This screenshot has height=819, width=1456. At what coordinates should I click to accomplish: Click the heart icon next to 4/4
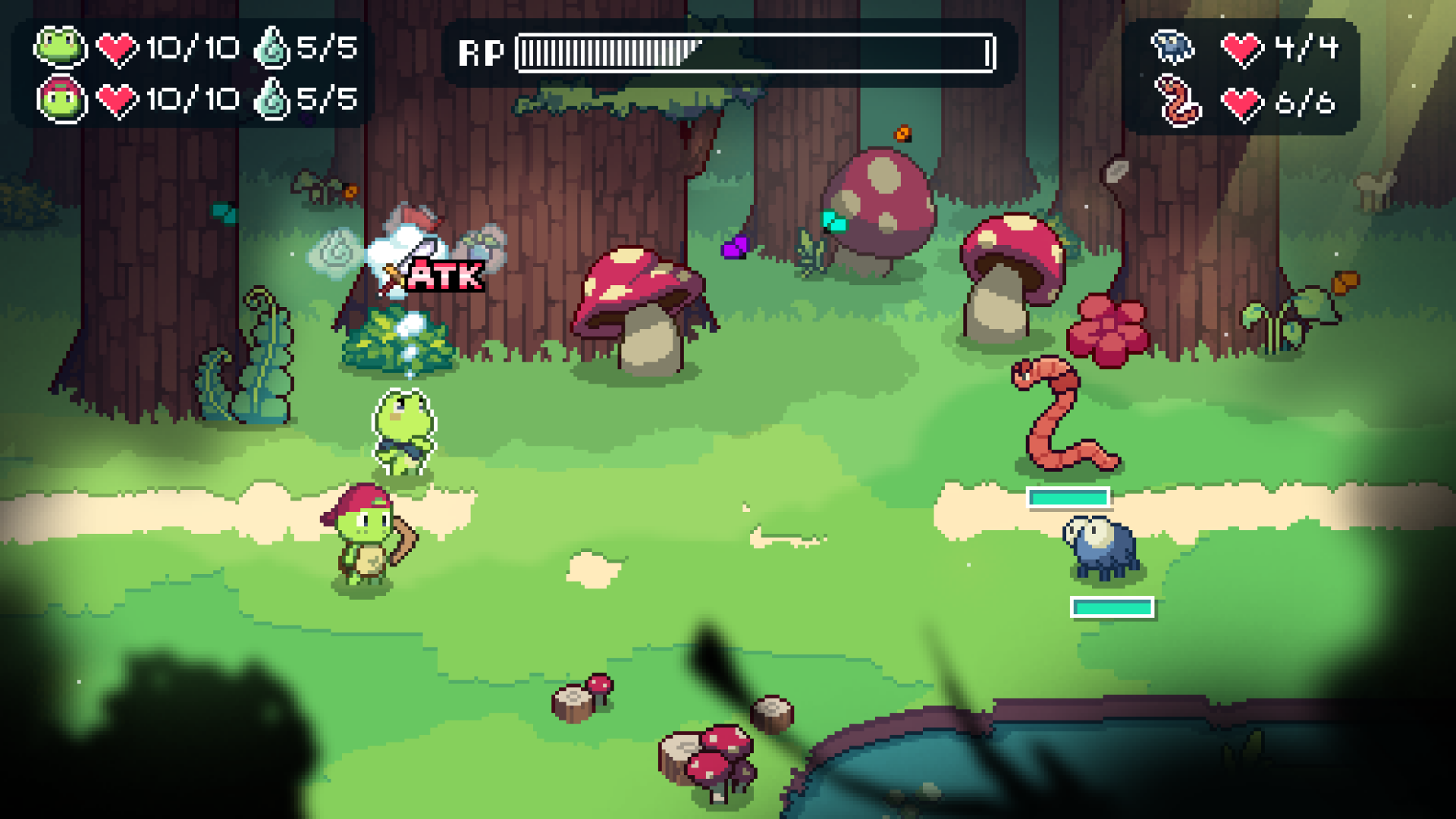tap(1244, 48)
